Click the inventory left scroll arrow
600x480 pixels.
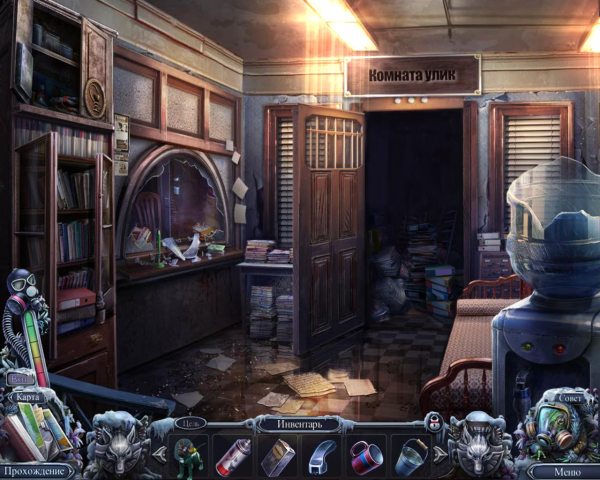pyautogui.click(x=158, y=453)
